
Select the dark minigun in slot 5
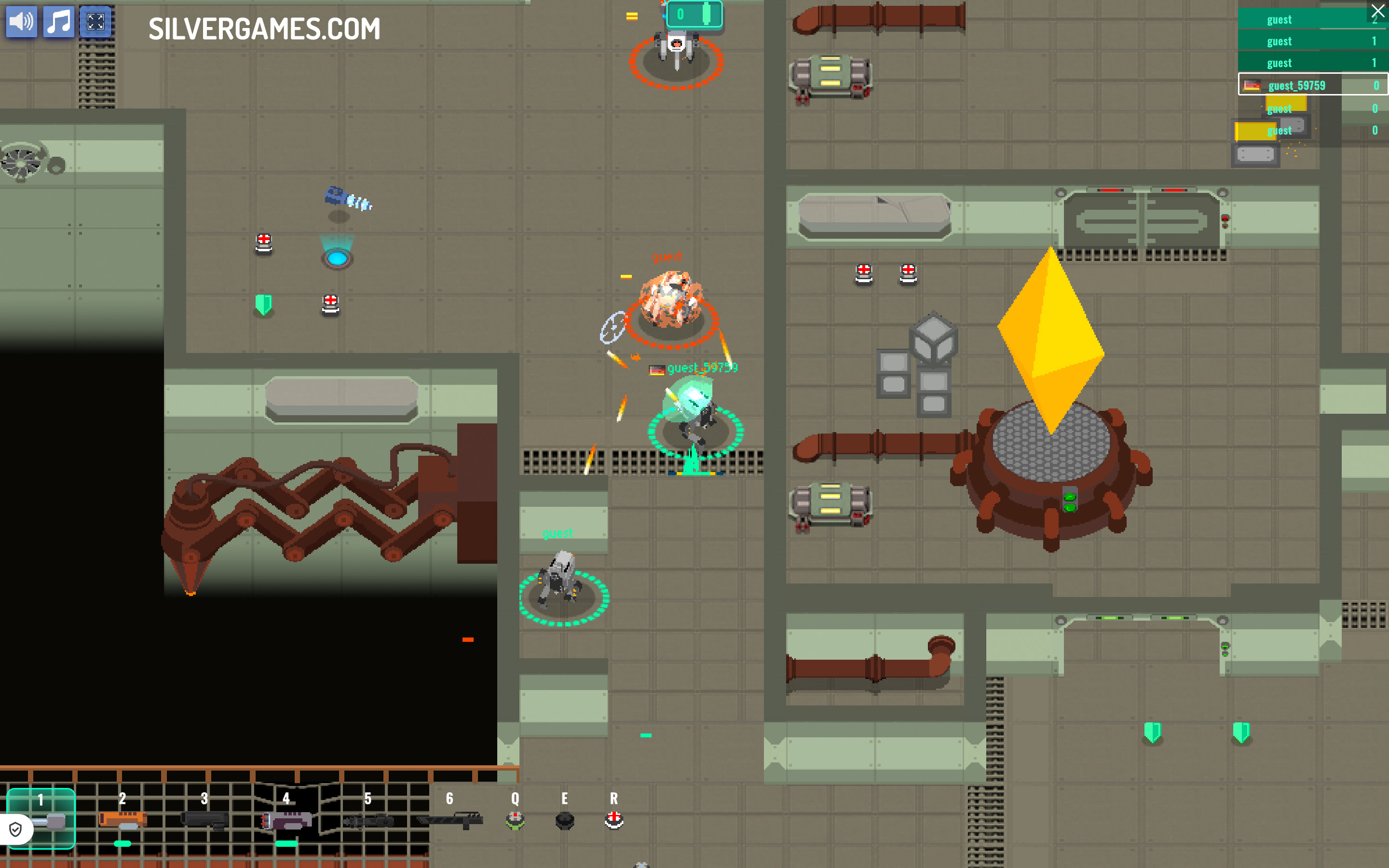click(368, 821)
